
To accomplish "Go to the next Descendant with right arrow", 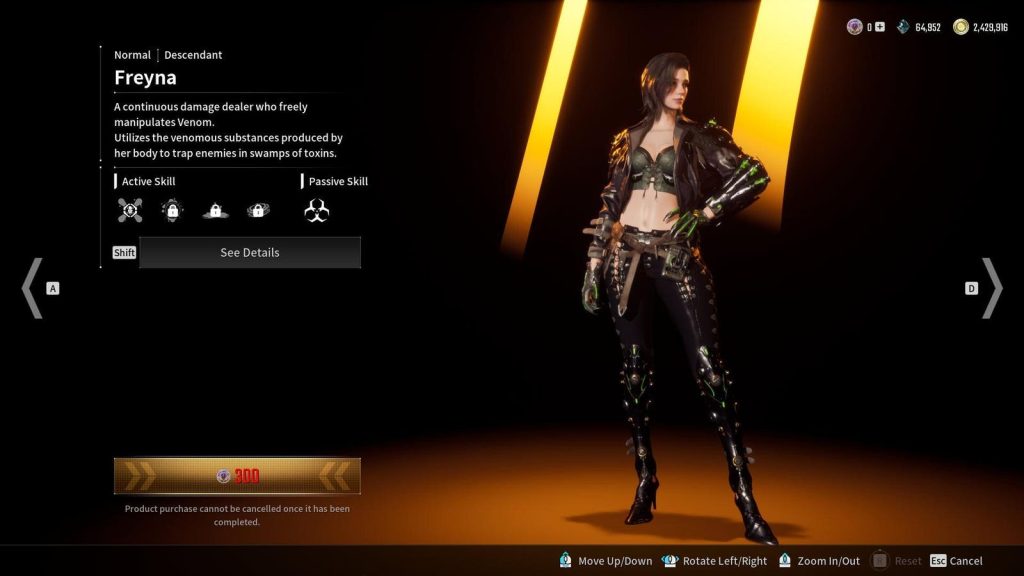I will 991,288.
